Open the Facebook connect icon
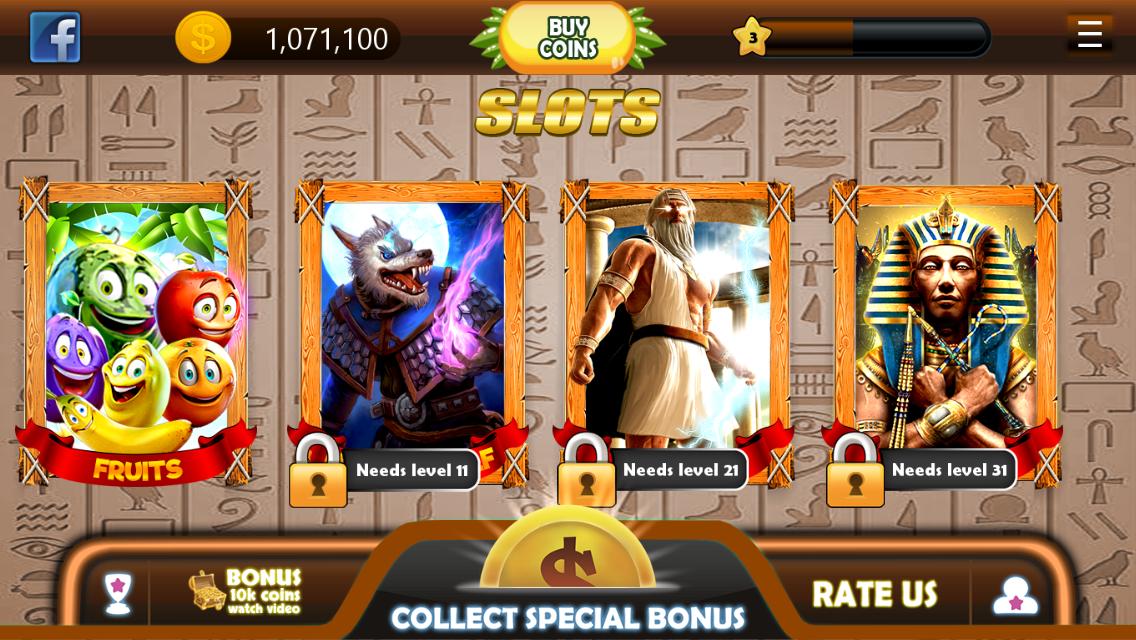 tap(55, 38)
